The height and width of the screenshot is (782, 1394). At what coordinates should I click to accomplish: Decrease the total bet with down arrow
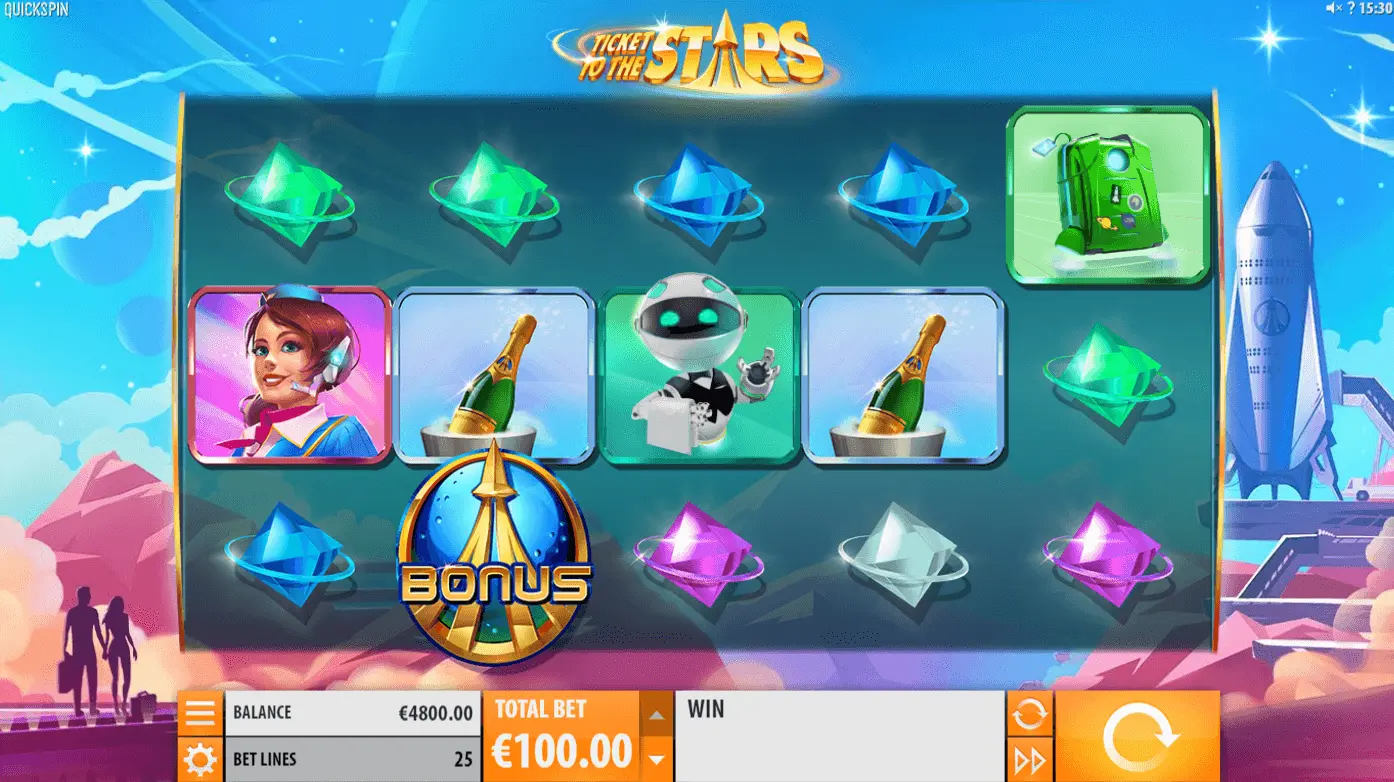(x=656, y=759)
